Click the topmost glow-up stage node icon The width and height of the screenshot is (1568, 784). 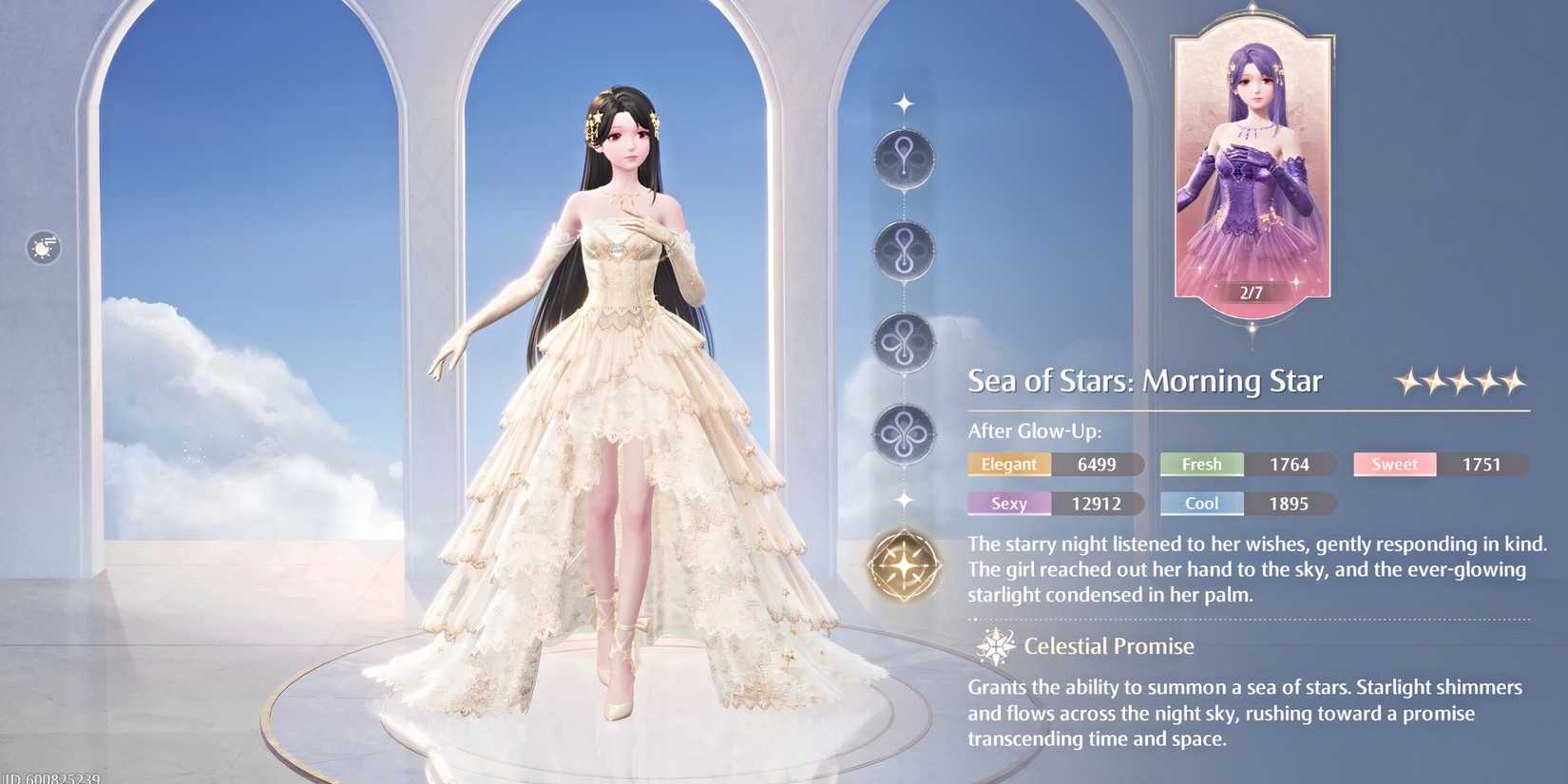[903, 157]
